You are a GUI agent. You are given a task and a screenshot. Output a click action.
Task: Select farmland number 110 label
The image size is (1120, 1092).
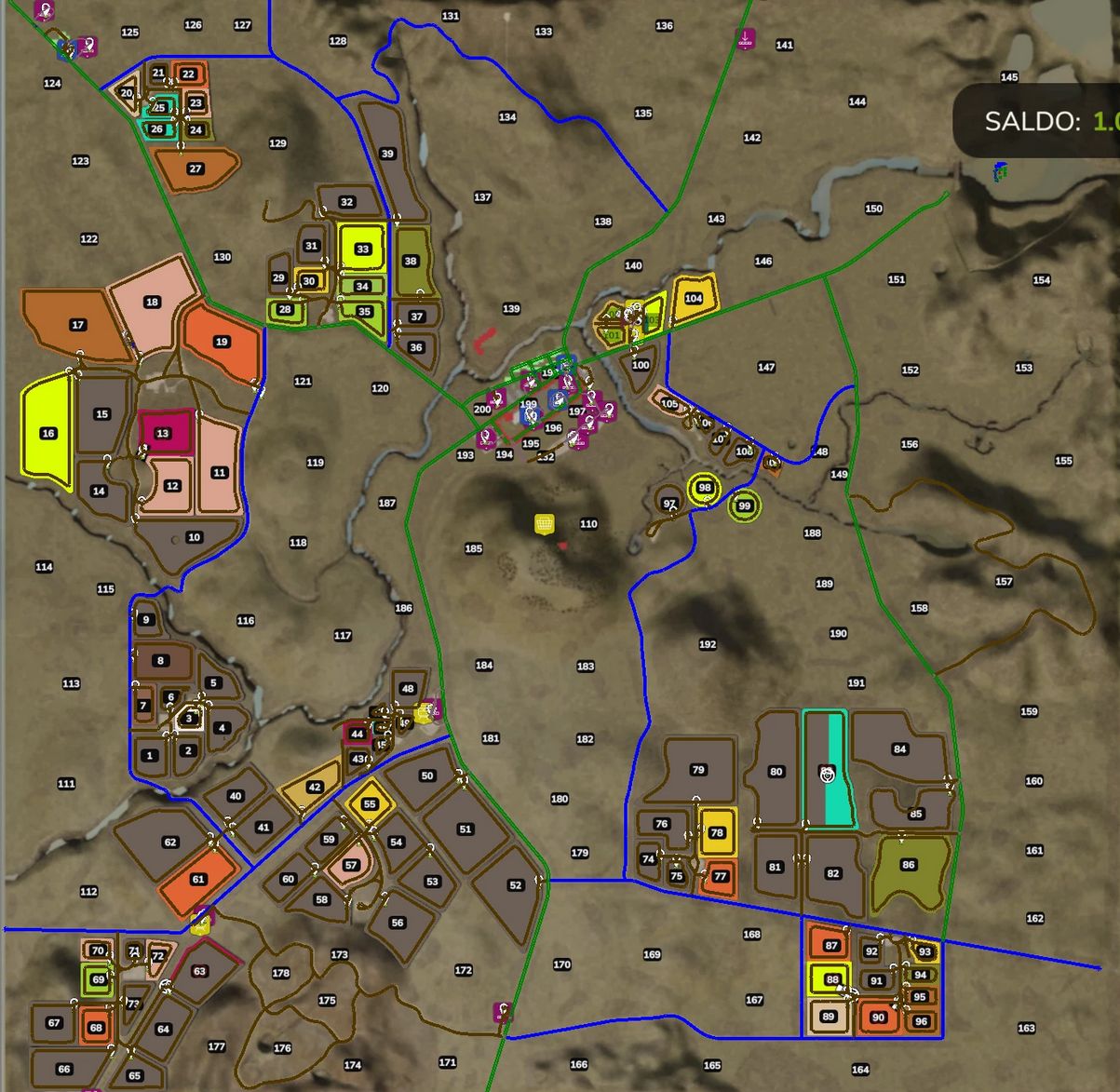[x=588, y=524]
